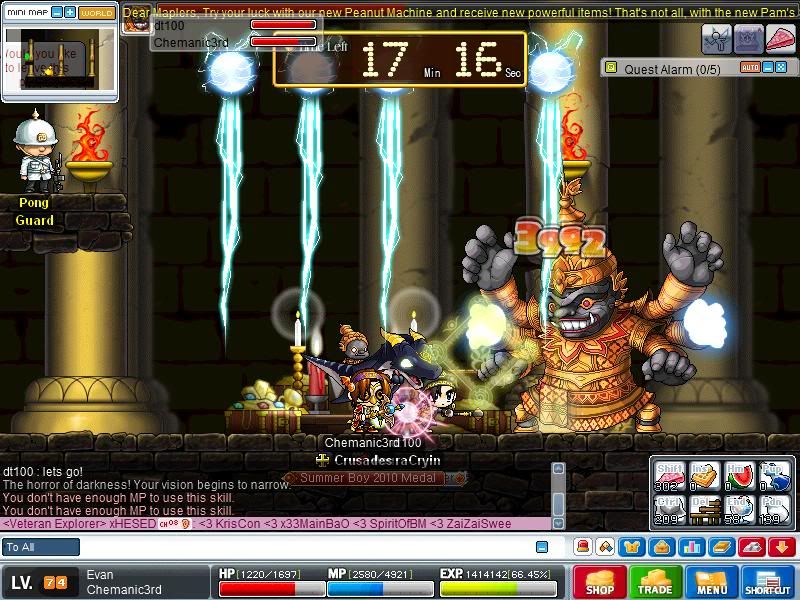This screenshot has width=800, height=600.
Task: Click the minimap's zoom-in plus button
Action: click(70, 12)
